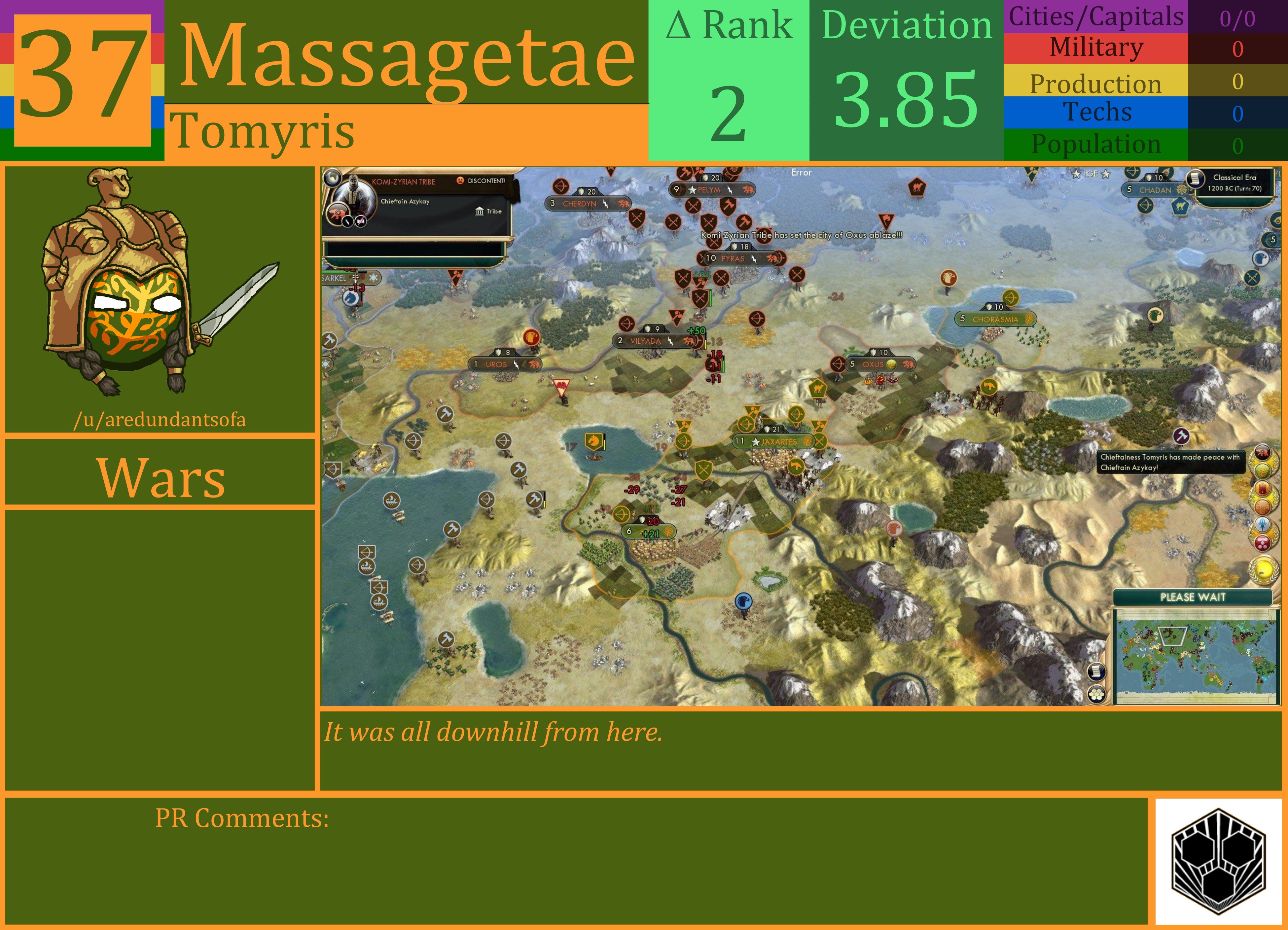The image size is (1288, 930).
Task: Click the blue religion sun icon next to Sarkel
Action: 374,278
